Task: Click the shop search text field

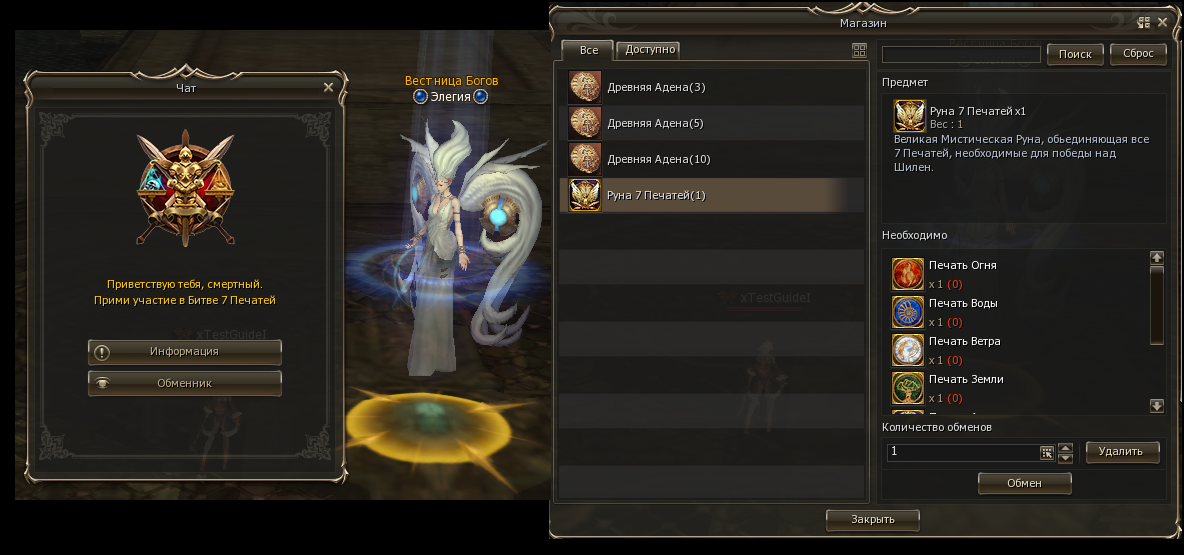Action: [x=961, y=54]
